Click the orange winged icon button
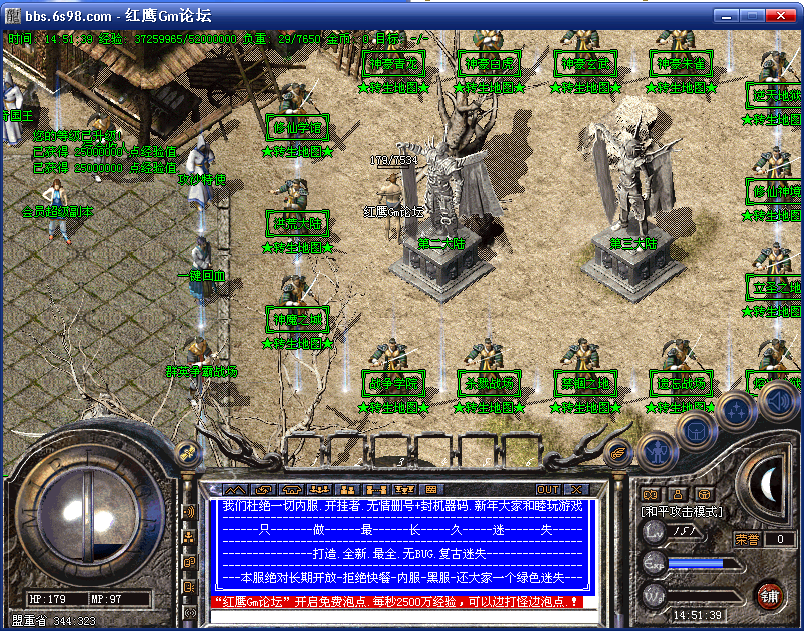 tap(619, 452)
